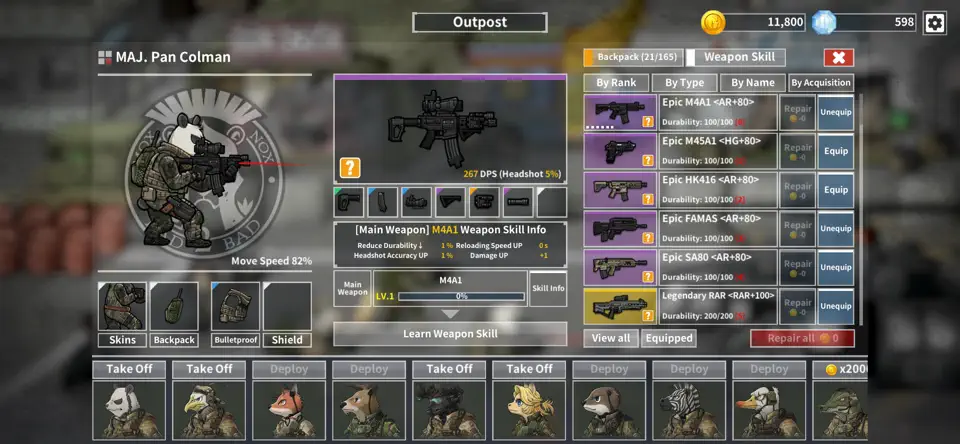Sort weapons By Type
This screenshot has width=960, height=444.
coord(684,83)
